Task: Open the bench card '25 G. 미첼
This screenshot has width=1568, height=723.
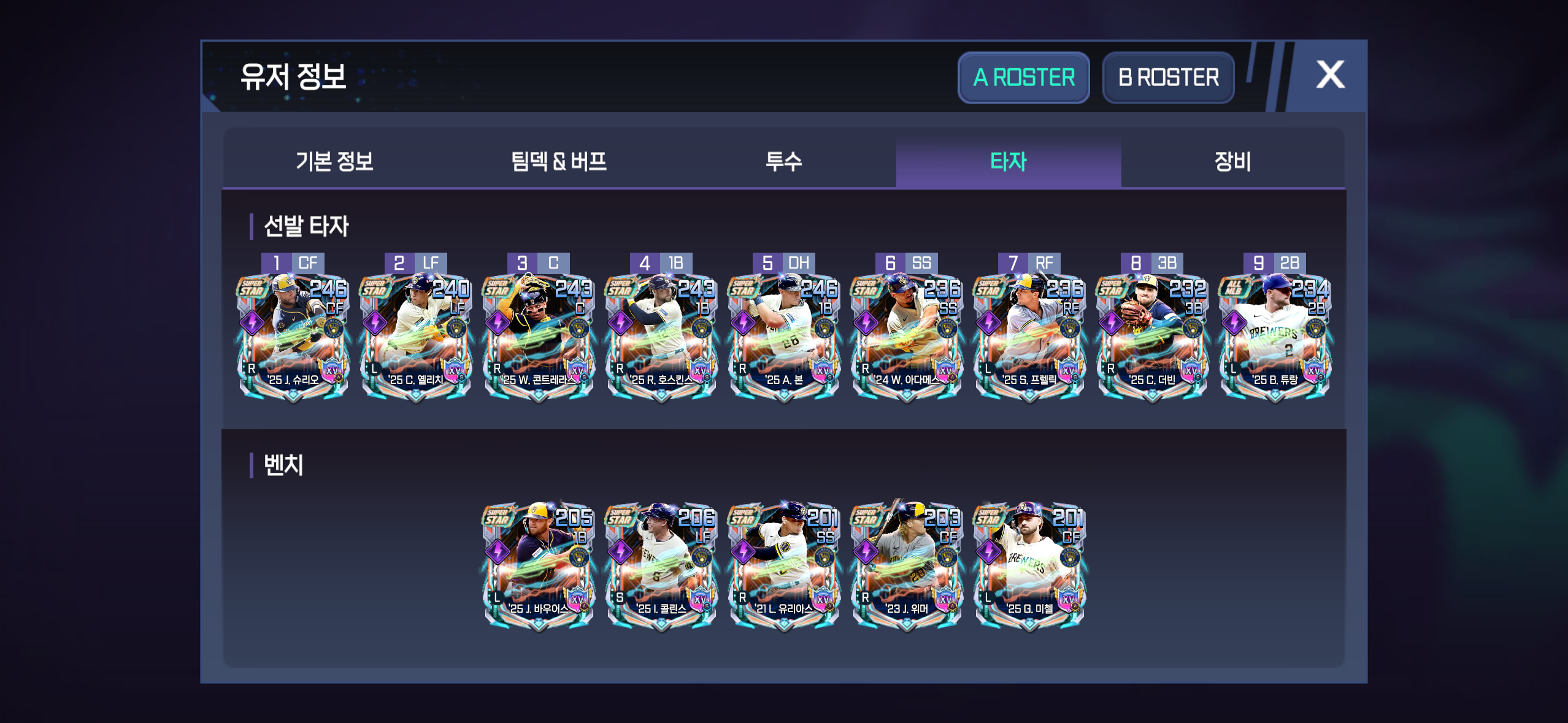Action: coord(1029,564)
